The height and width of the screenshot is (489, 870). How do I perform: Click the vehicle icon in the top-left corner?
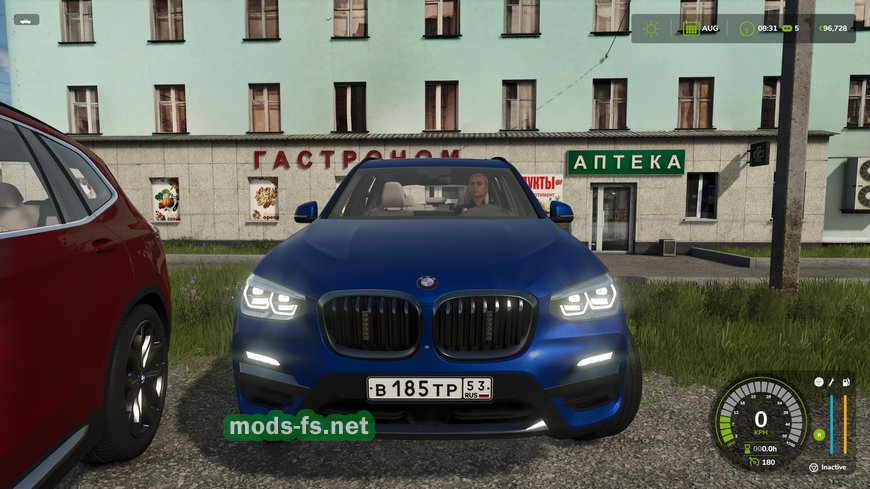(25, 19)
